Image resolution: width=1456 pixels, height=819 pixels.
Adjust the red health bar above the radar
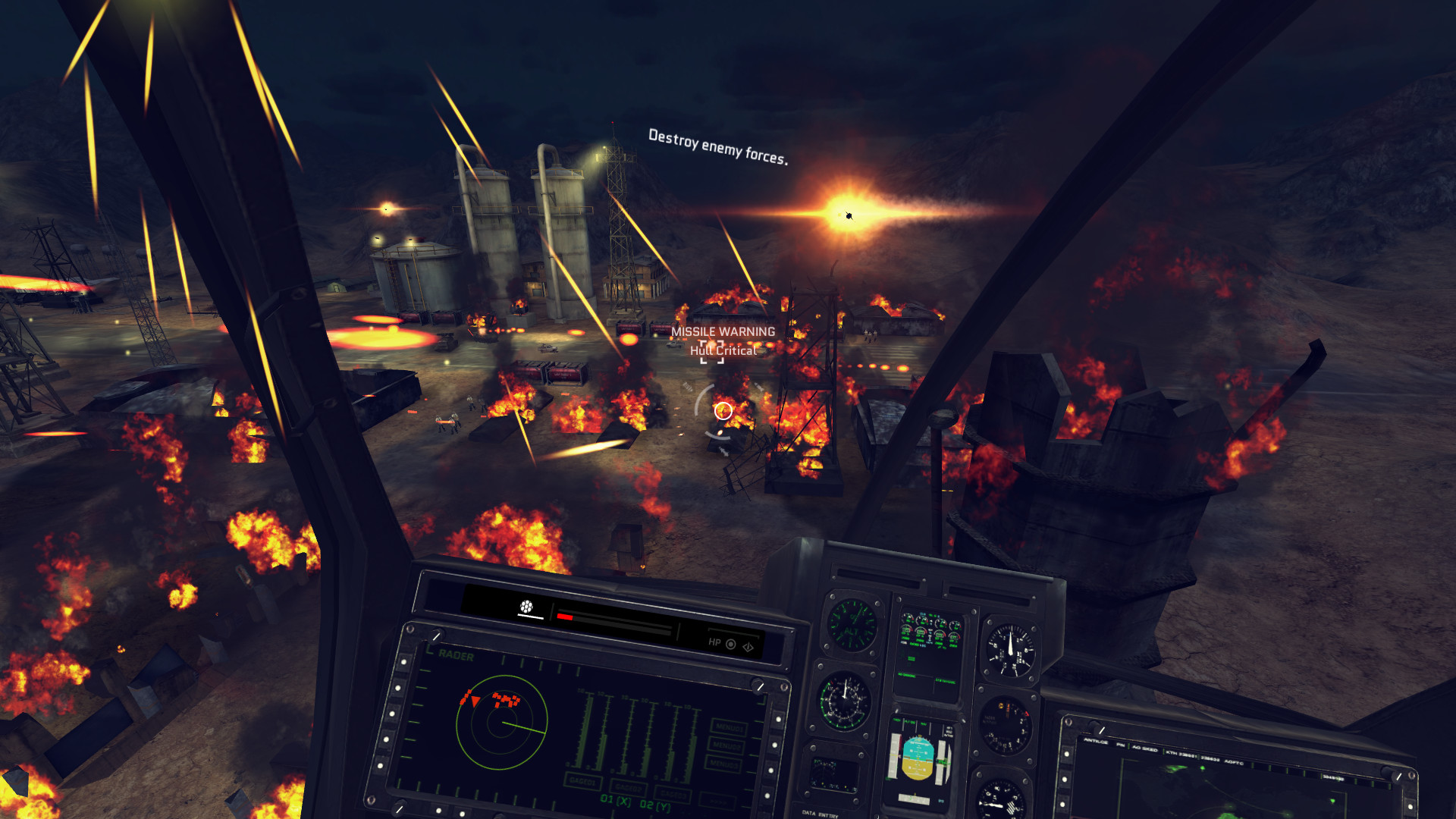(565, 617)
